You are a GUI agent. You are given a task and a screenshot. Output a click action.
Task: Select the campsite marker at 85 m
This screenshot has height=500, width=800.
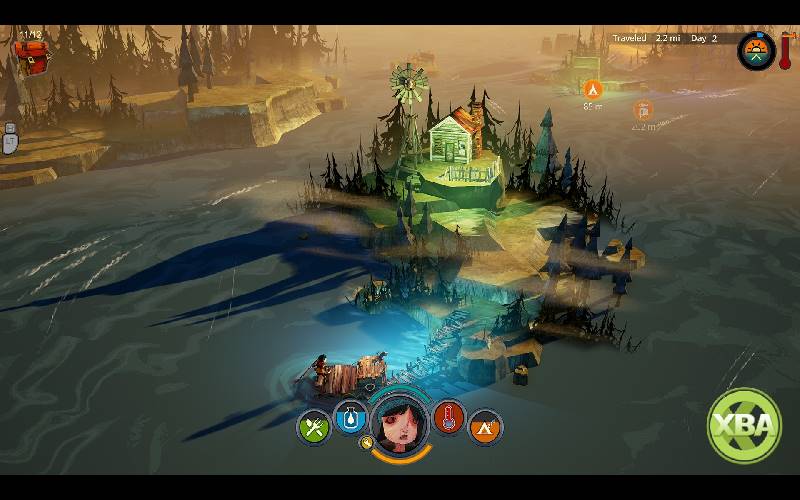(591, 89)
